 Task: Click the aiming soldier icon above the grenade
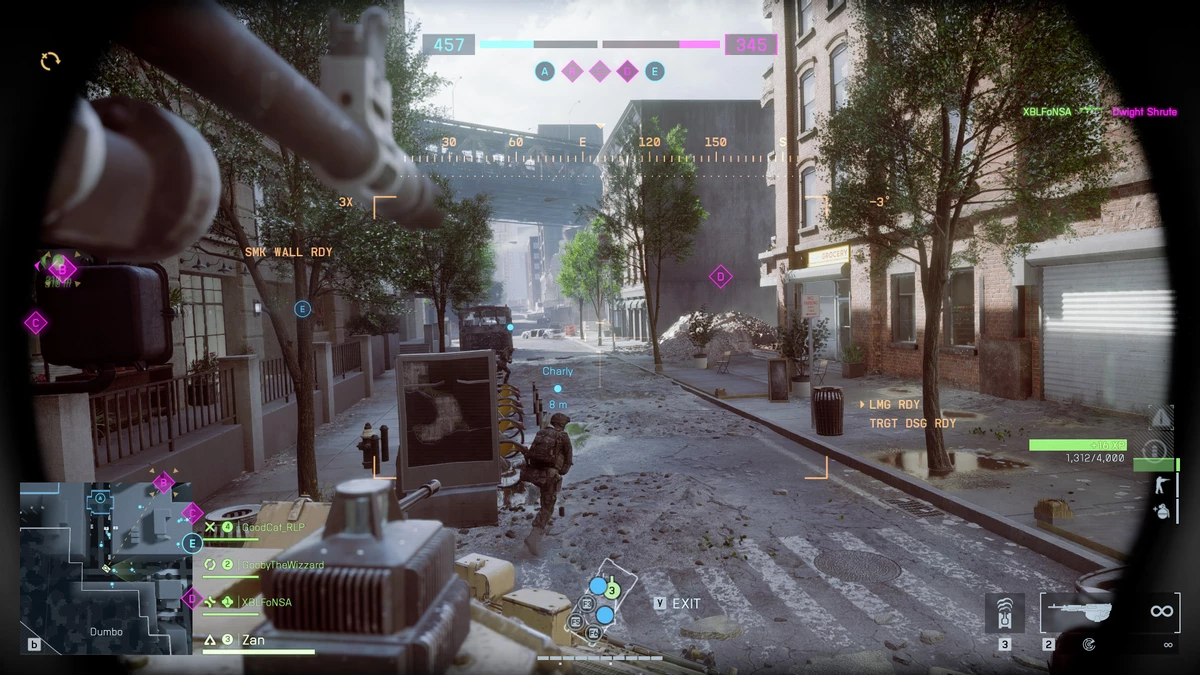1161,485
